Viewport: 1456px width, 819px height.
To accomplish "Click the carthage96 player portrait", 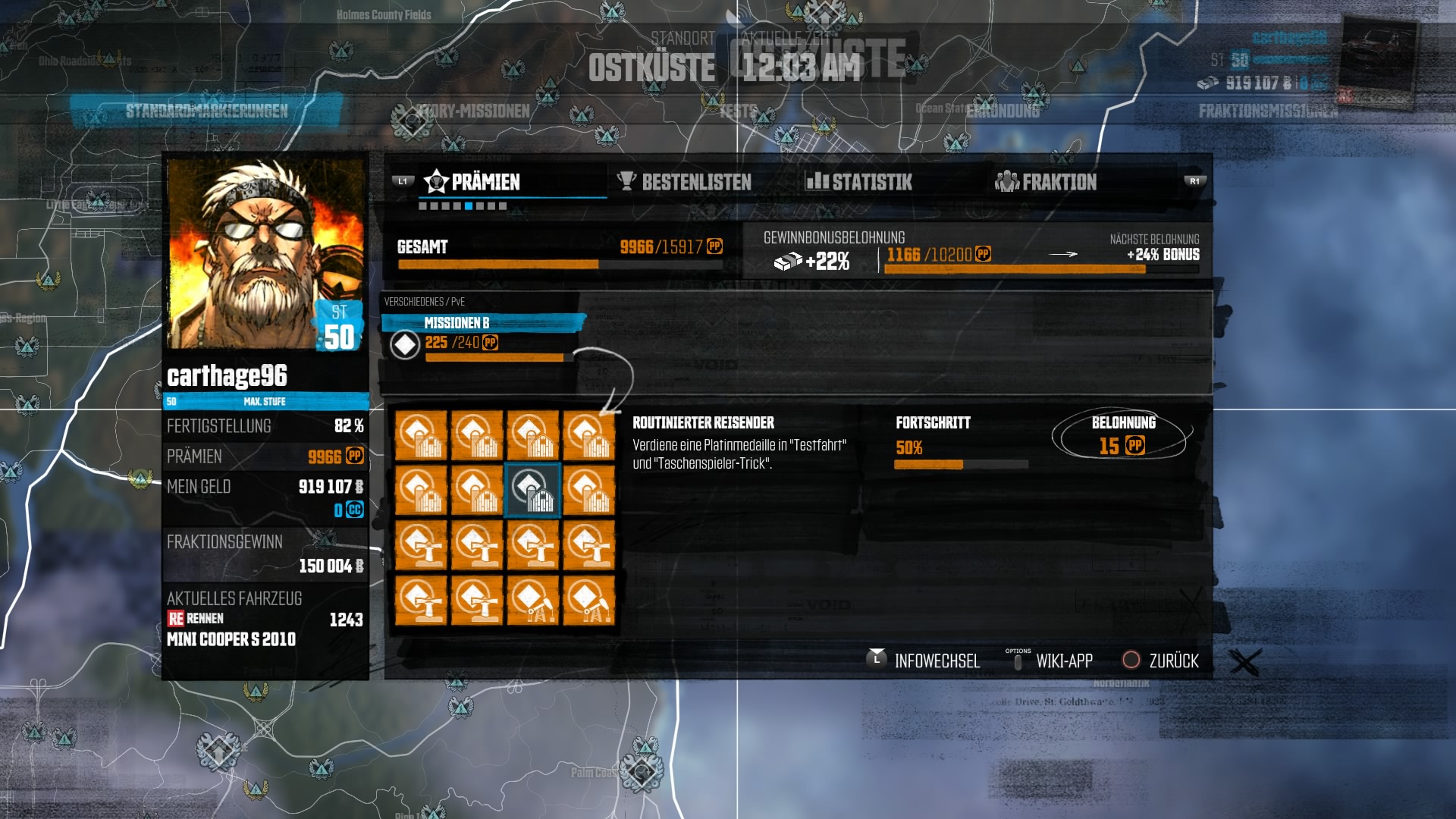I will (265, 253).
